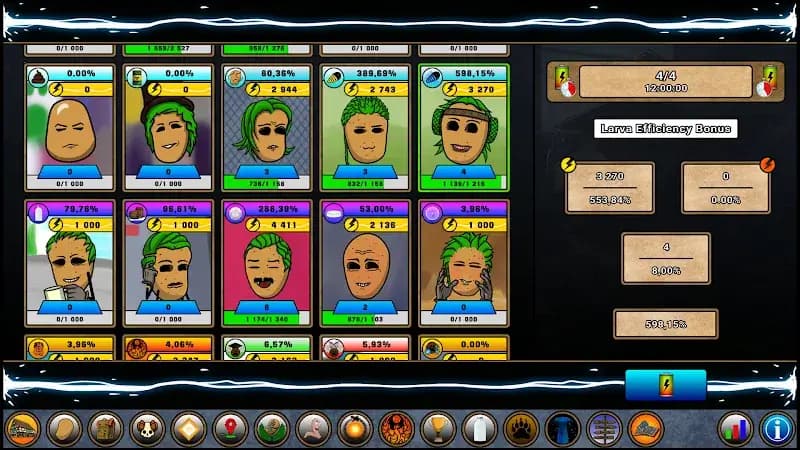Open the bar chart statistics icon

736,428
